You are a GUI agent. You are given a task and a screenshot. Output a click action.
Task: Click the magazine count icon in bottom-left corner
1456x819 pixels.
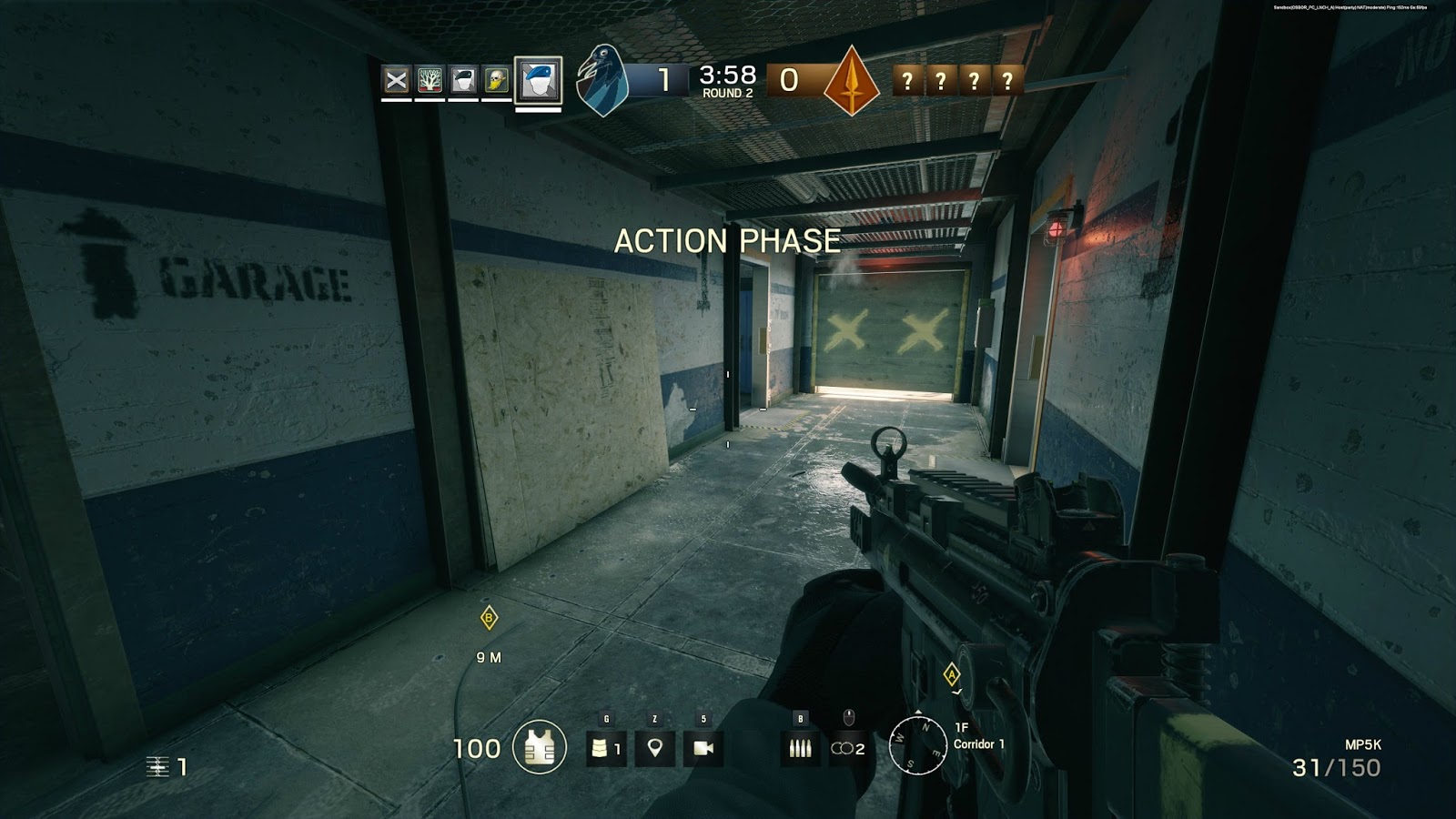pos(158,767)
